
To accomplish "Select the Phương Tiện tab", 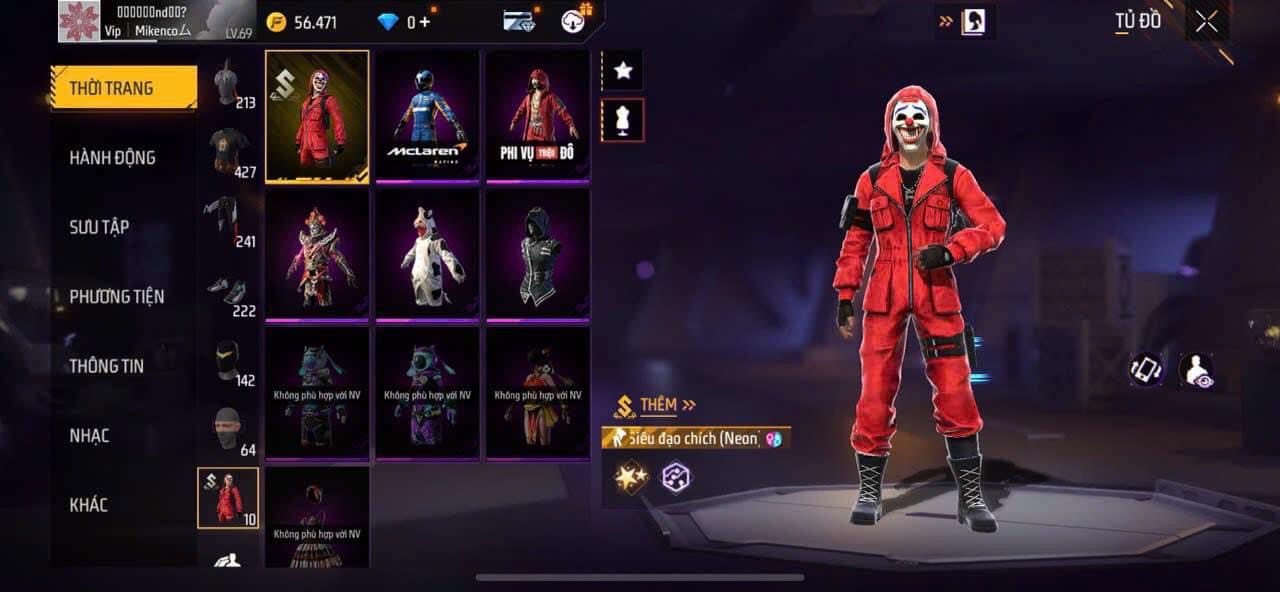I will click(116, 296).
